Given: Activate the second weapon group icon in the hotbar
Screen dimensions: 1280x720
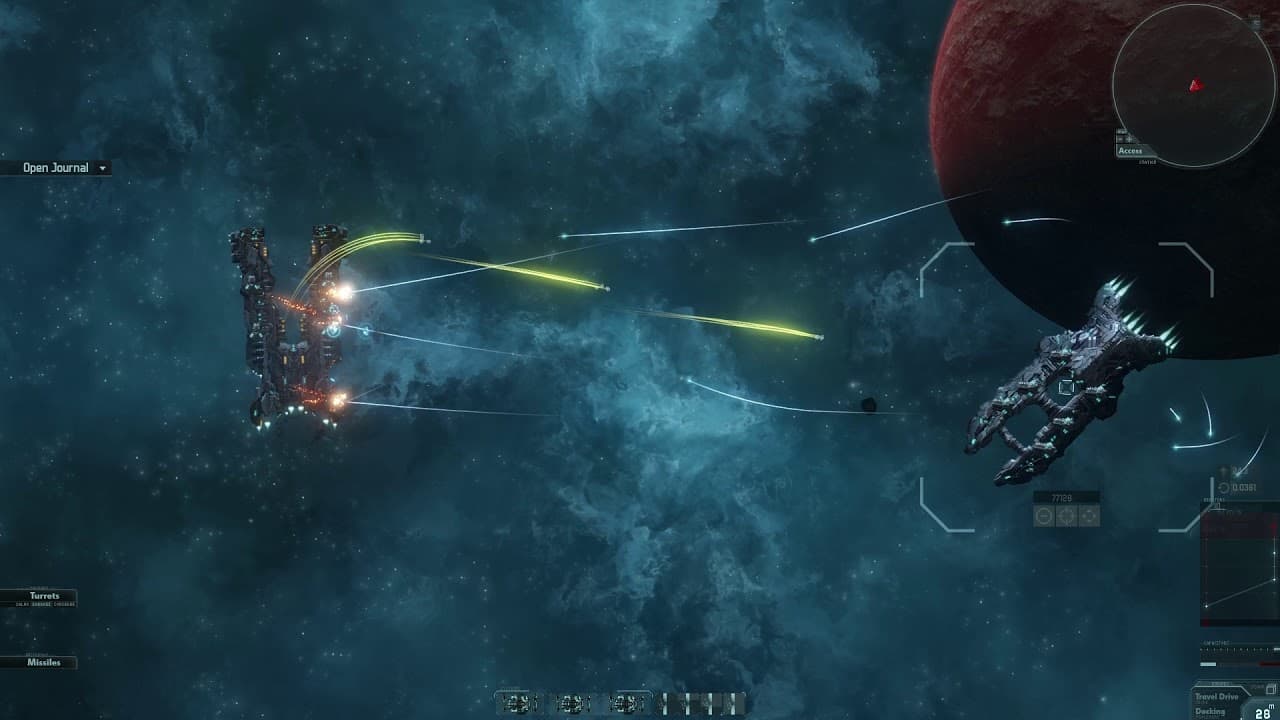Looking at the screenshot, I should 573,703.
